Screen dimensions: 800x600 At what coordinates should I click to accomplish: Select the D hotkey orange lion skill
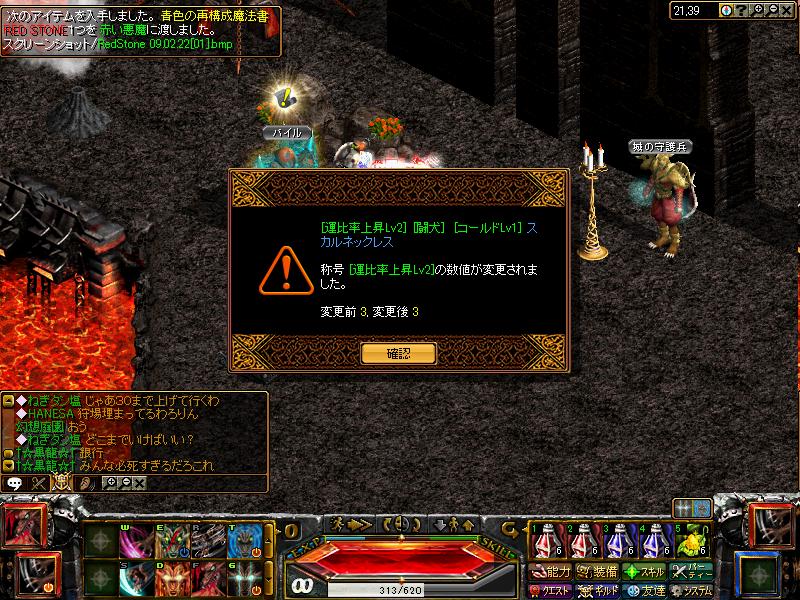(x=171, y=579)
